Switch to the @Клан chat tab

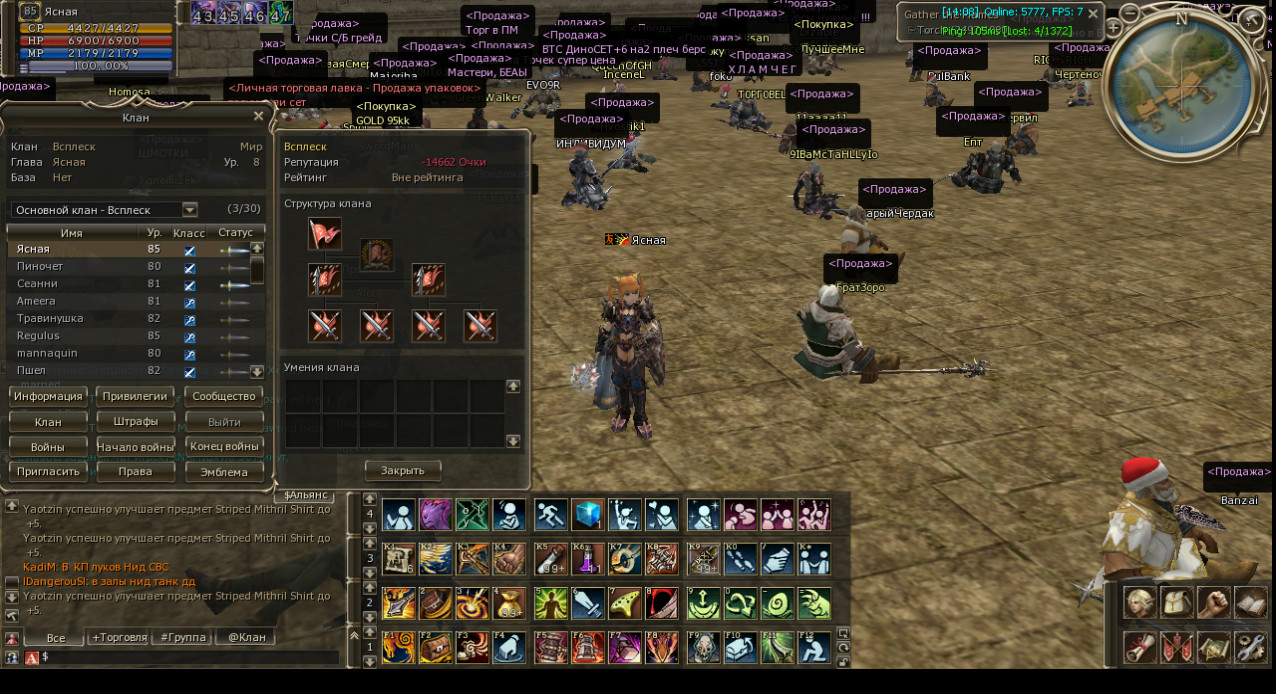coord(246,637)
